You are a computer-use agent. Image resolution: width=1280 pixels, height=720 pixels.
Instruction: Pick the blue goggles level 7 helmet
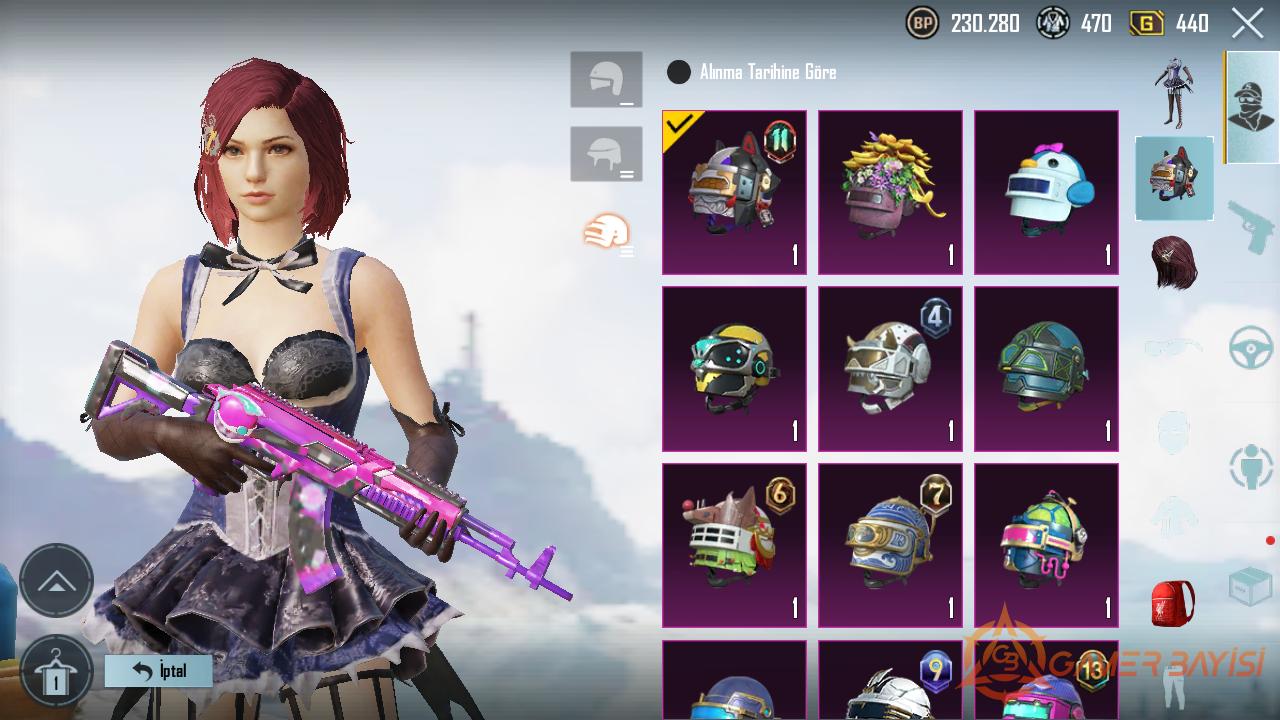click(890, 545)
